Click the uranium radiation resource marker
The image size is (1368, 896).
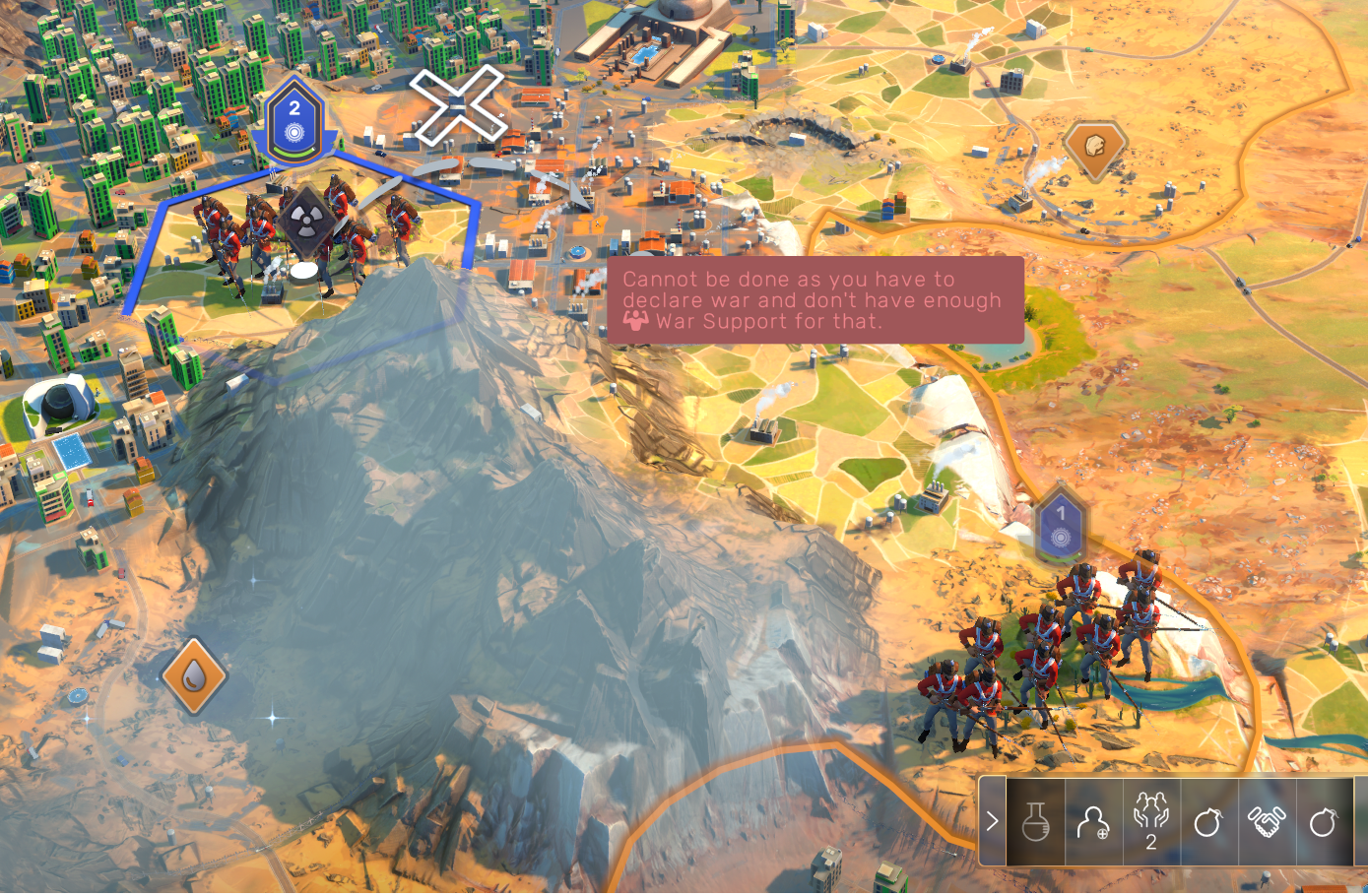[x=304, y=219]
